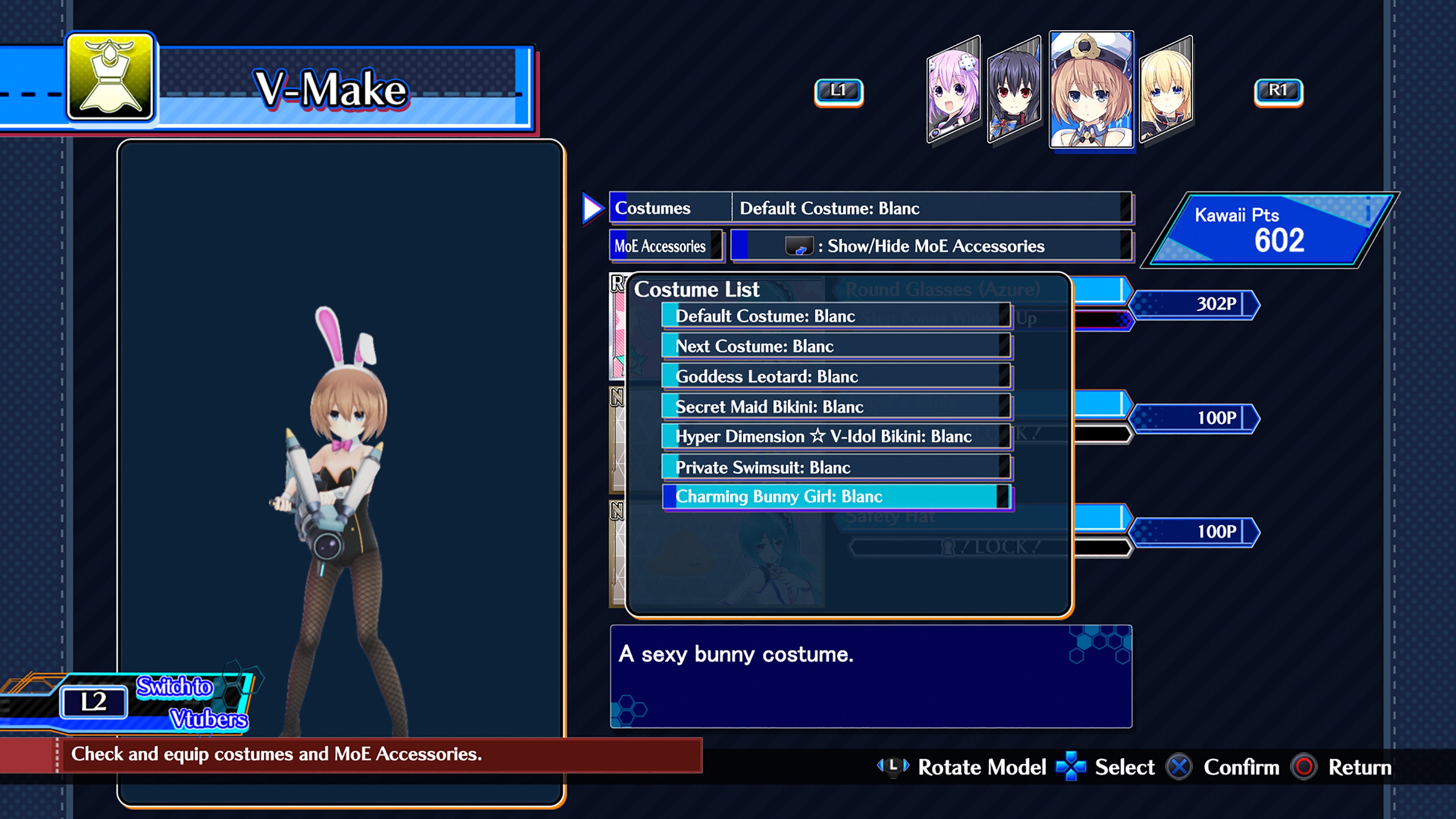The image size is (1456, 819).
Task: Click the 302P price bar
Action: (x=1196, y=304)
